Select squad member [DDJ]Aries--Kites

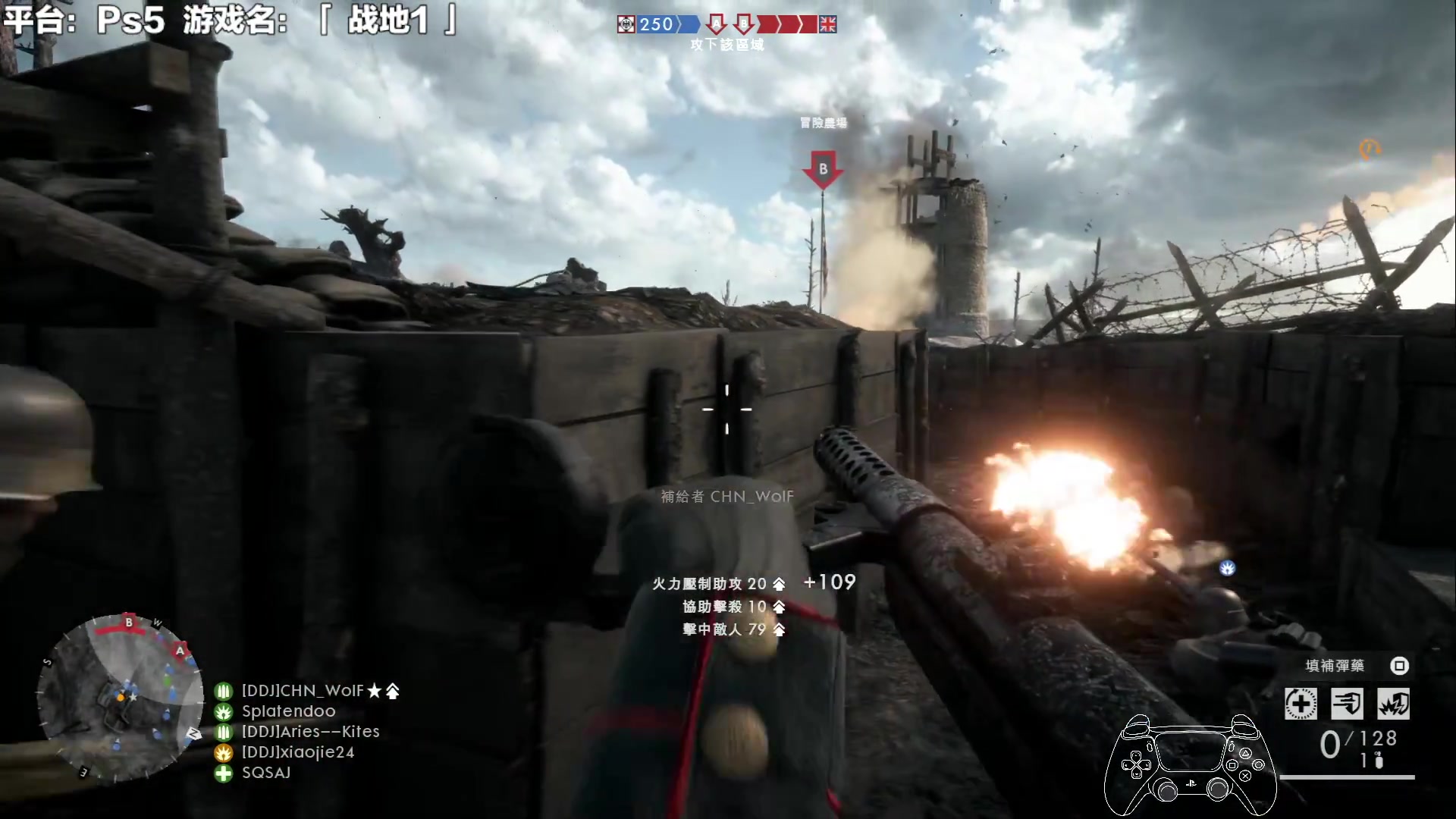310,732
